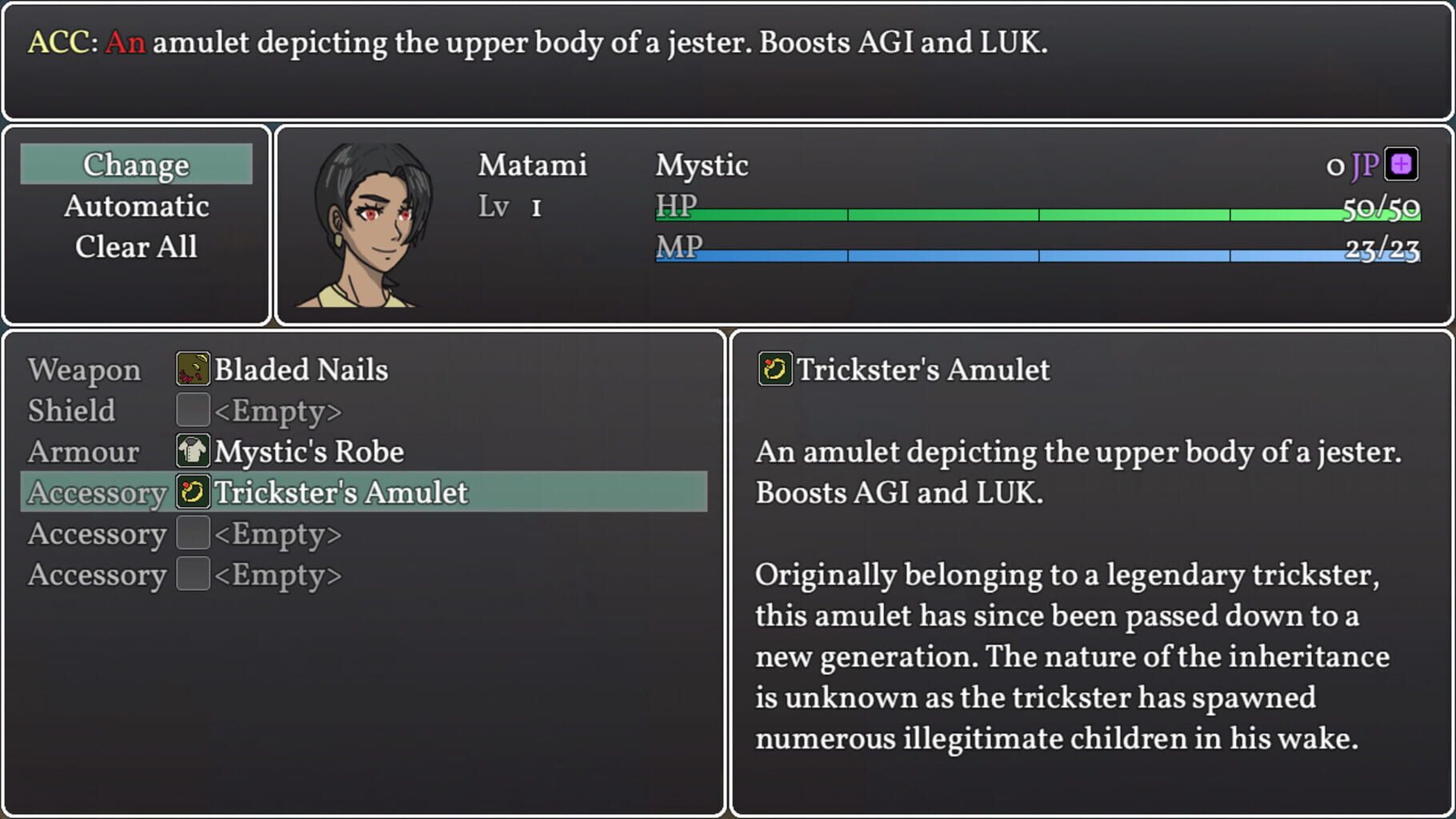Click the empty Shield slot icon
The height and width of the screenshot is (819, 1456).
point(191,410)
